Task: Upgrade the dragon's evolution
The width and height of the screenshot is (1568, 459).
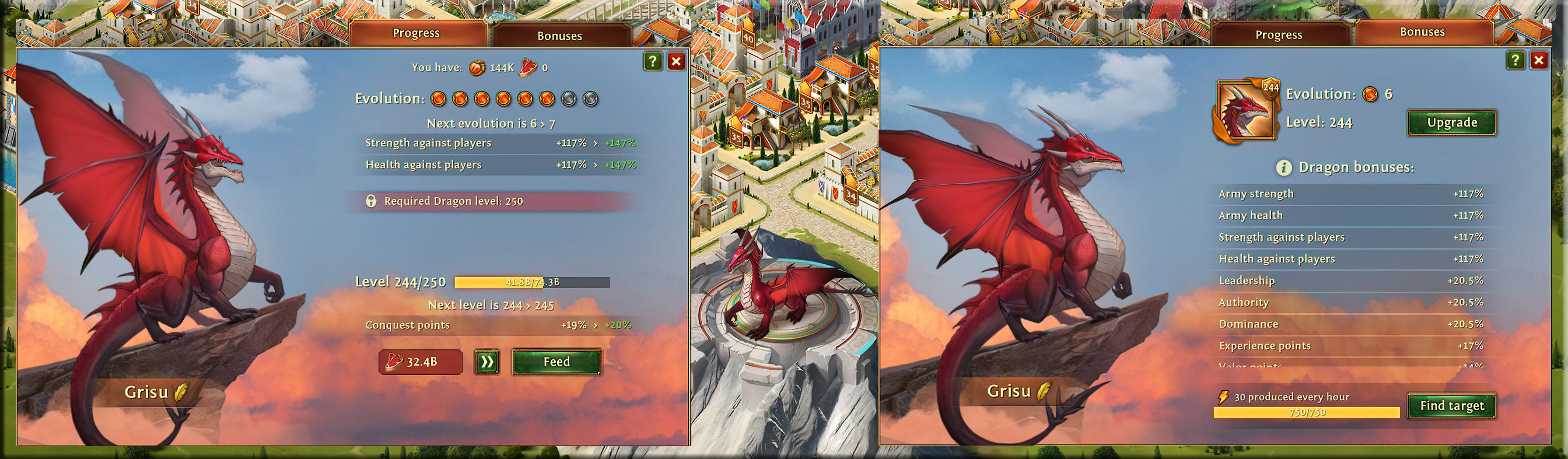Action: click(x=1452, y=123)
